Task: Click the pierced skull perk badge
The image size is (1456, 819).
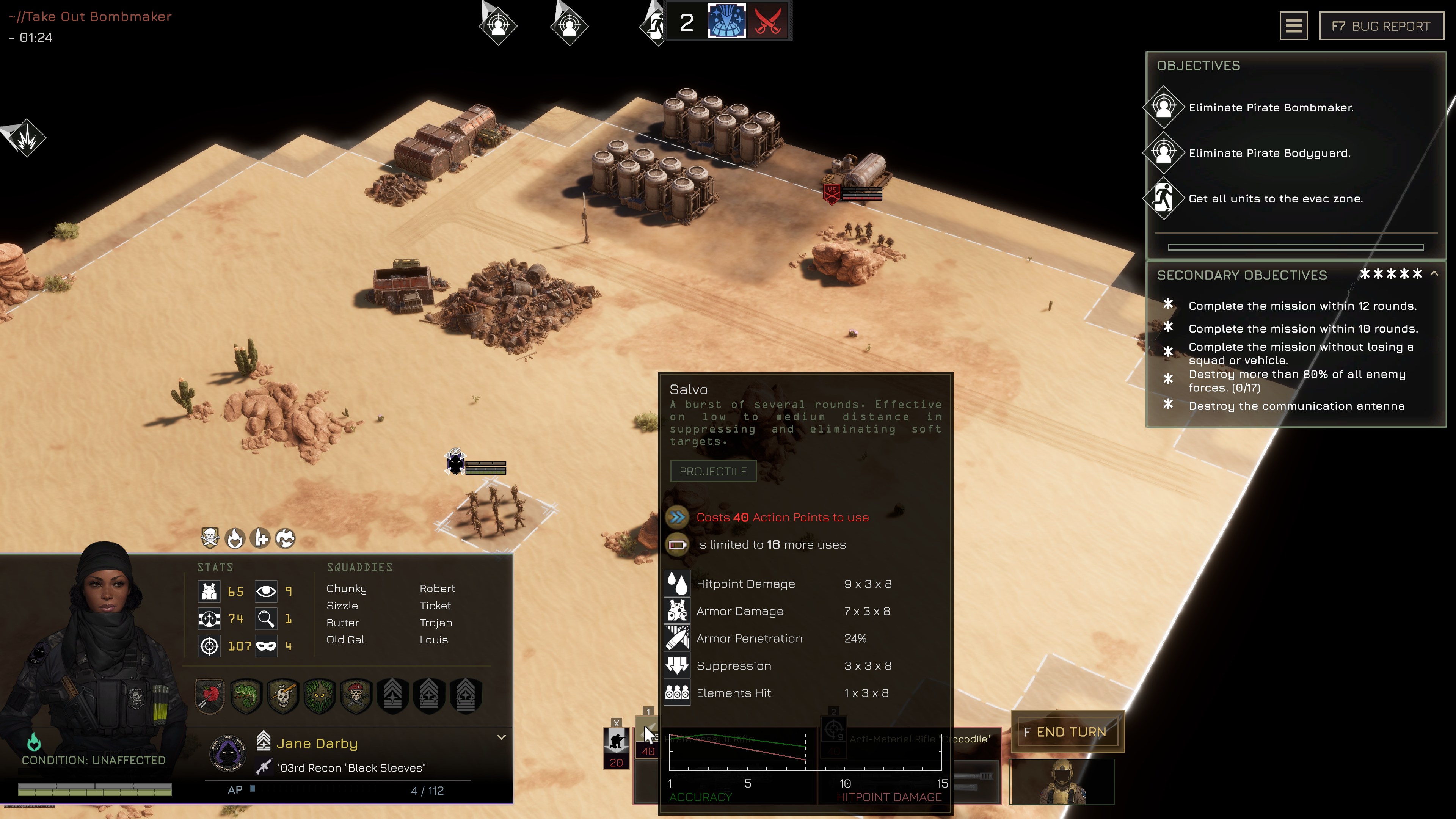Action: tap(282, 695)
